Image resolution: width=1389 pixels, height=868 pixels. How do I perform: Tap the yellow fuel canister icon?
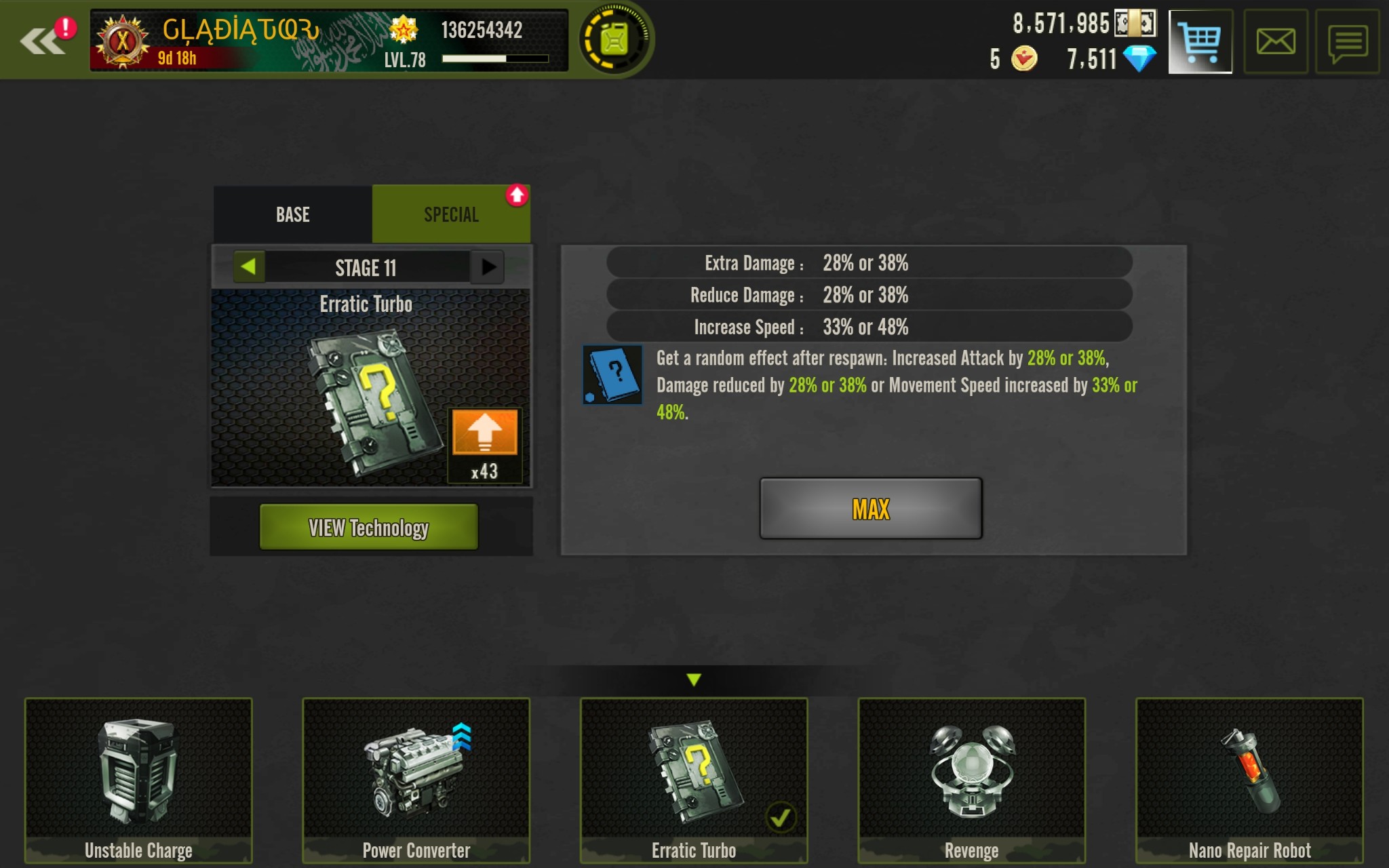[614, 39]
